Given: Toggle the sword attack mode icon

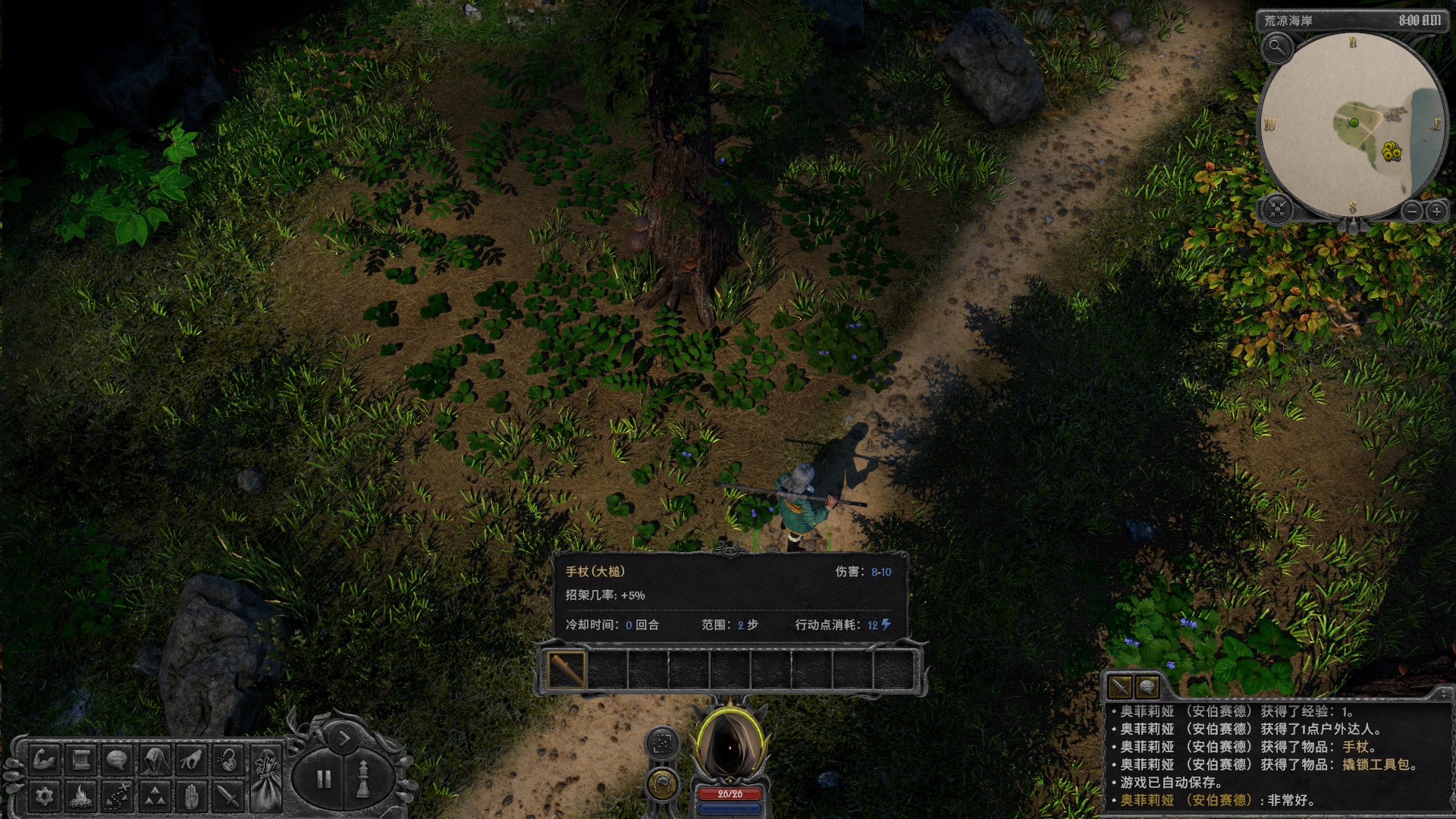Looking at the screenshot, I should tap(228, 796).
